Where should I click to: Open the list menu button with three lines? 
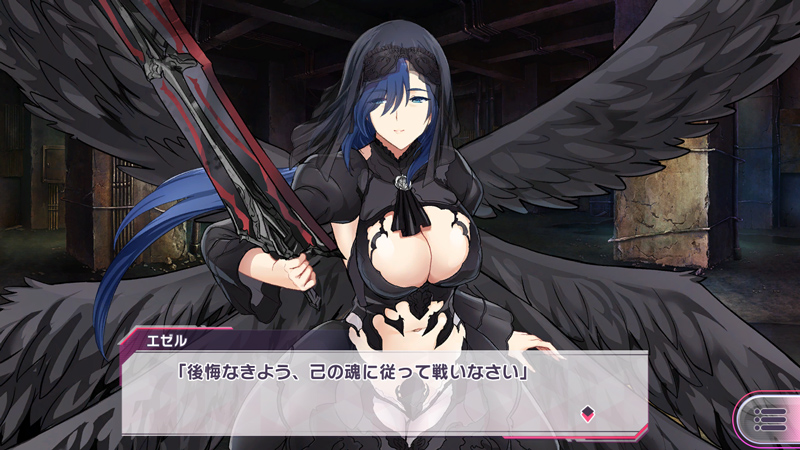[x=770, y=418]
